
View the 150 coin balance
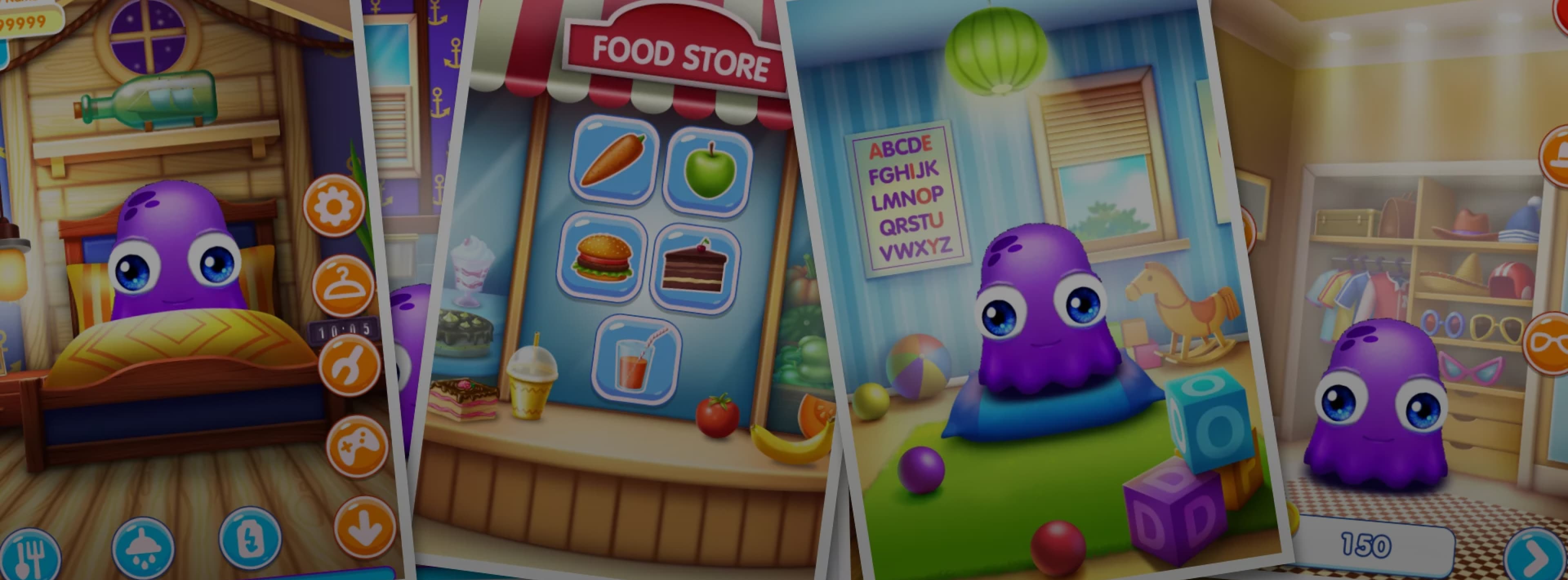[1366, 545]
